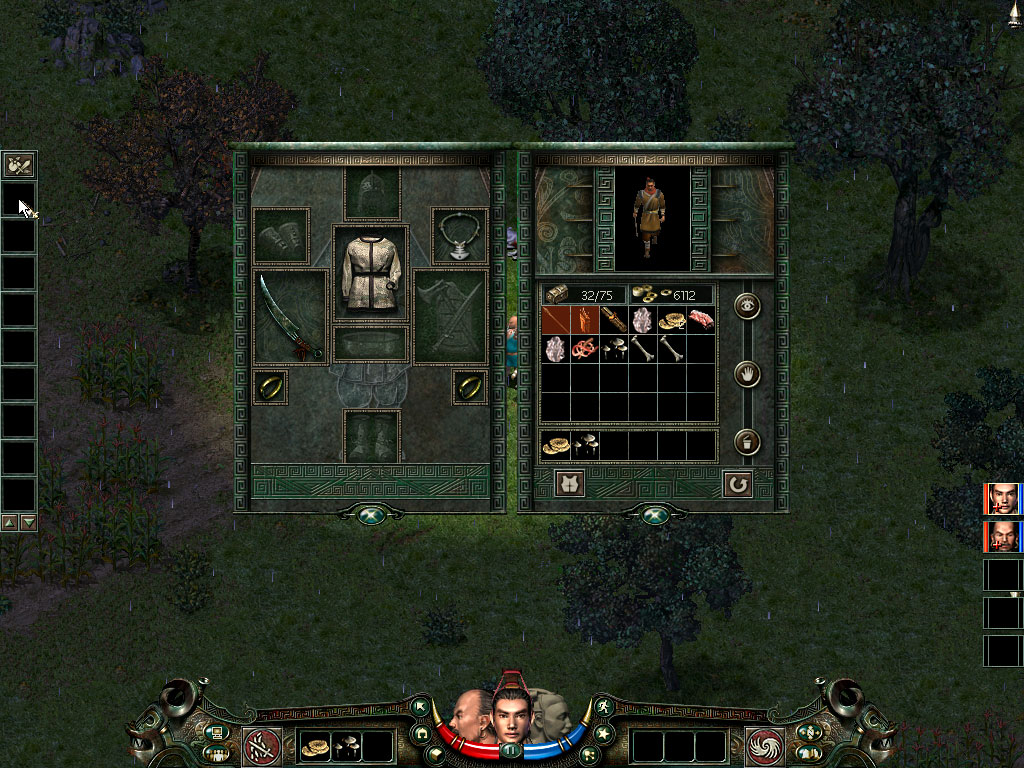Click the running figure movement button
The width and height of the screenshot is (1024, 768).
pos(604,707)
